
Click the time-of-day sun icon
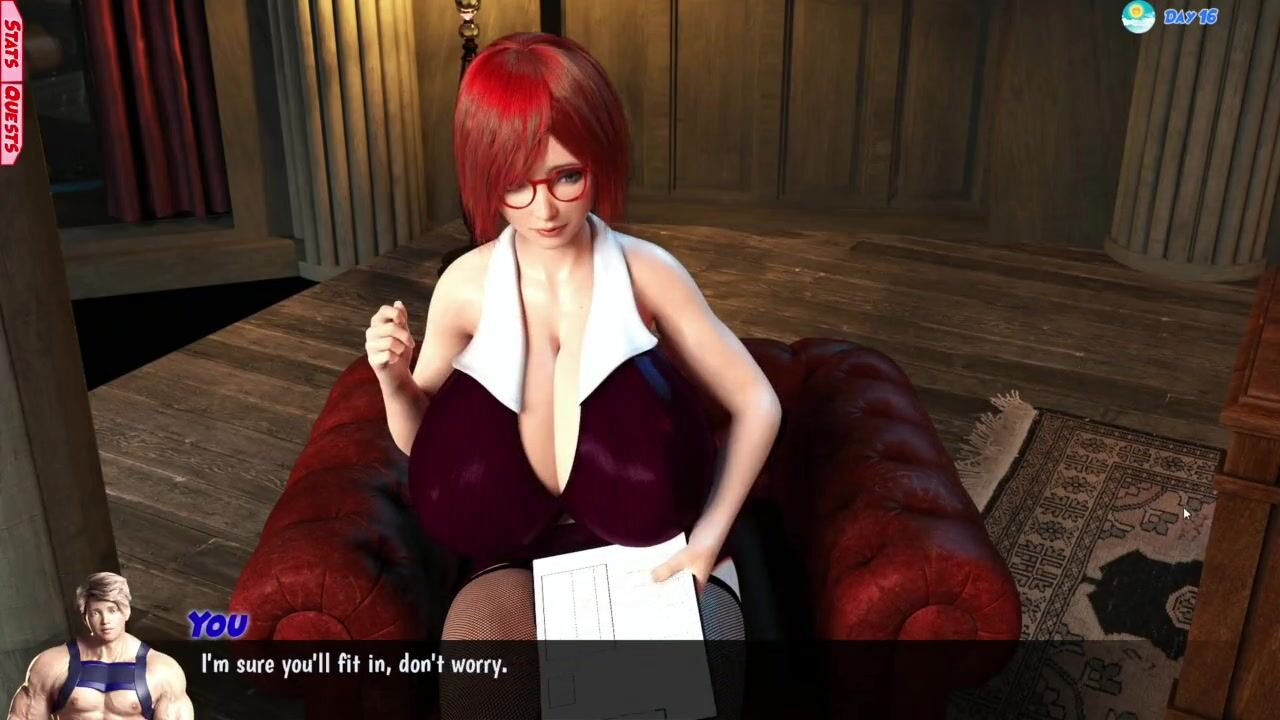click(x=1138, y=17)
